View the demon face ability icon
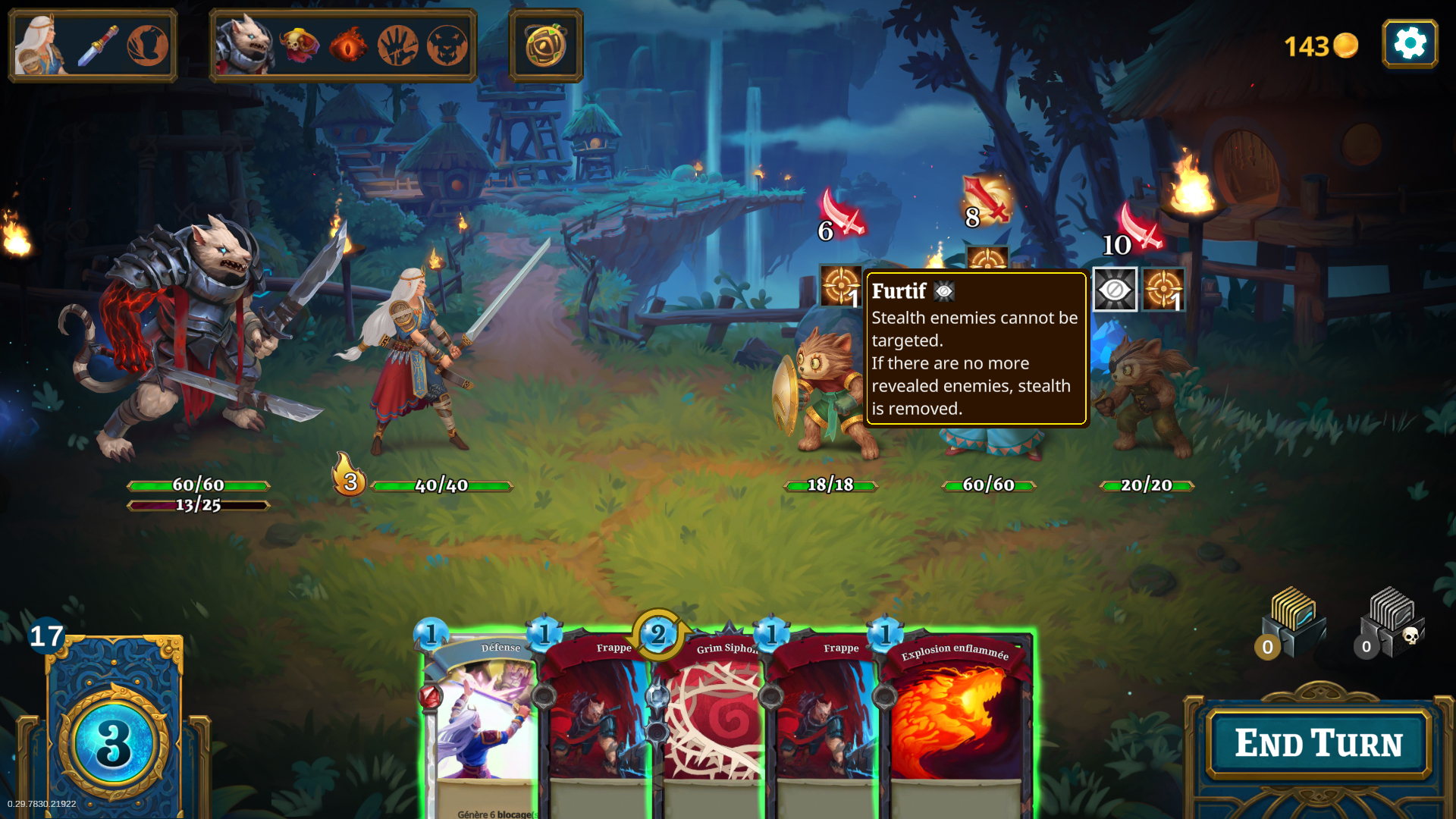Image resolution: width=1456 pixels, height=819 pixels. click(447, 45)
